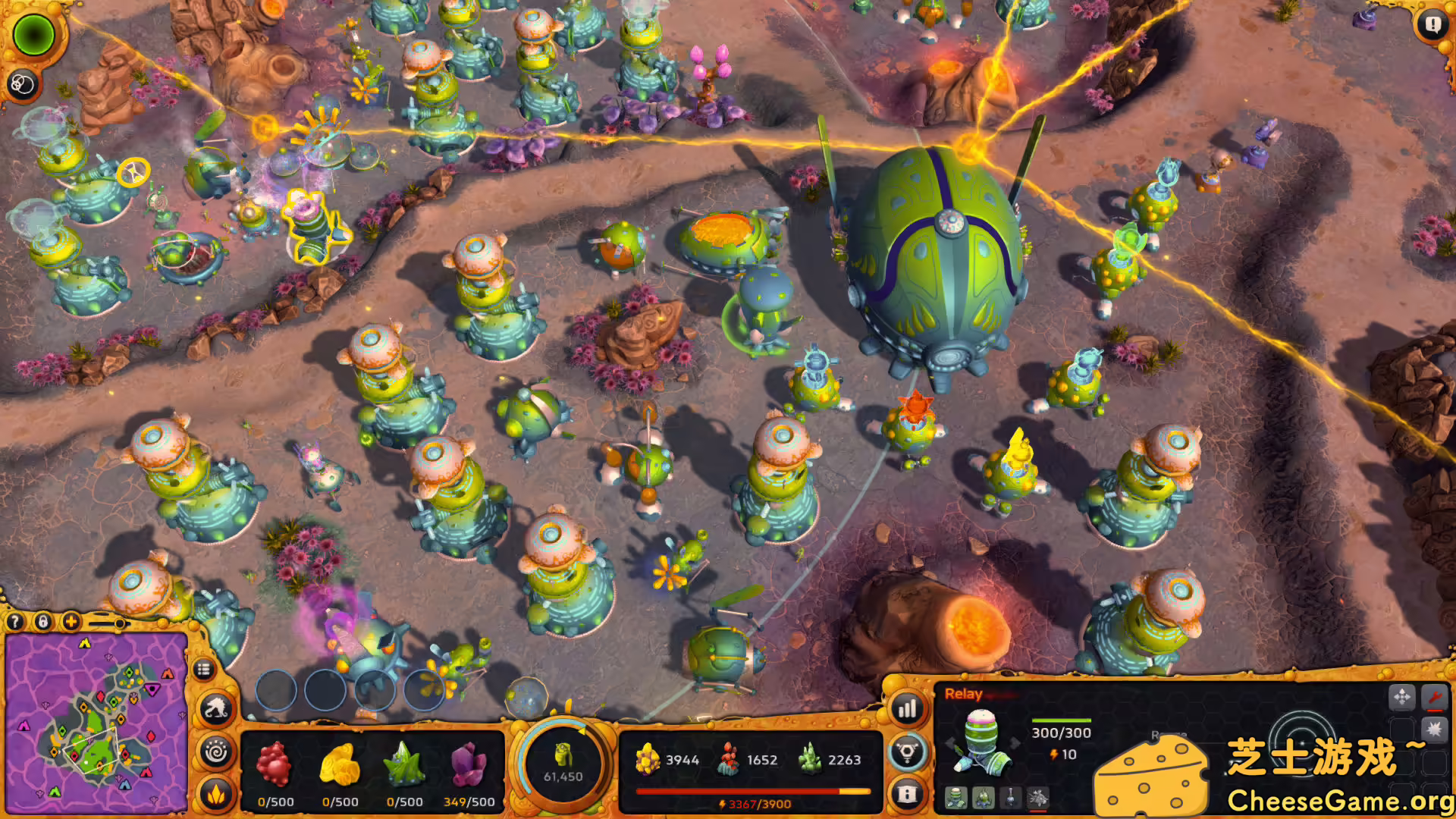Click the exclamation alert button in top corner

click(1432, 24)
